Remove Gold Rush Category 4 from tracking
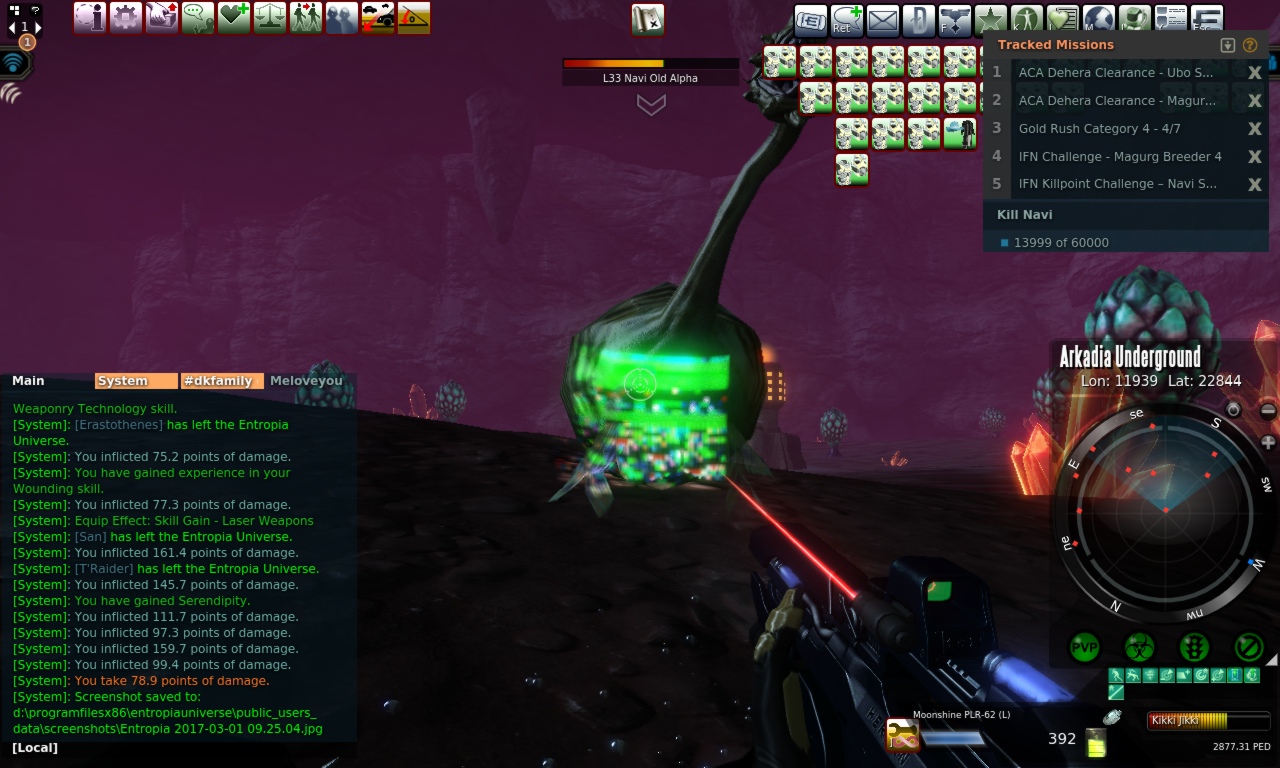The height and width of the screenshot is (768, 1280). [1254, 128]
